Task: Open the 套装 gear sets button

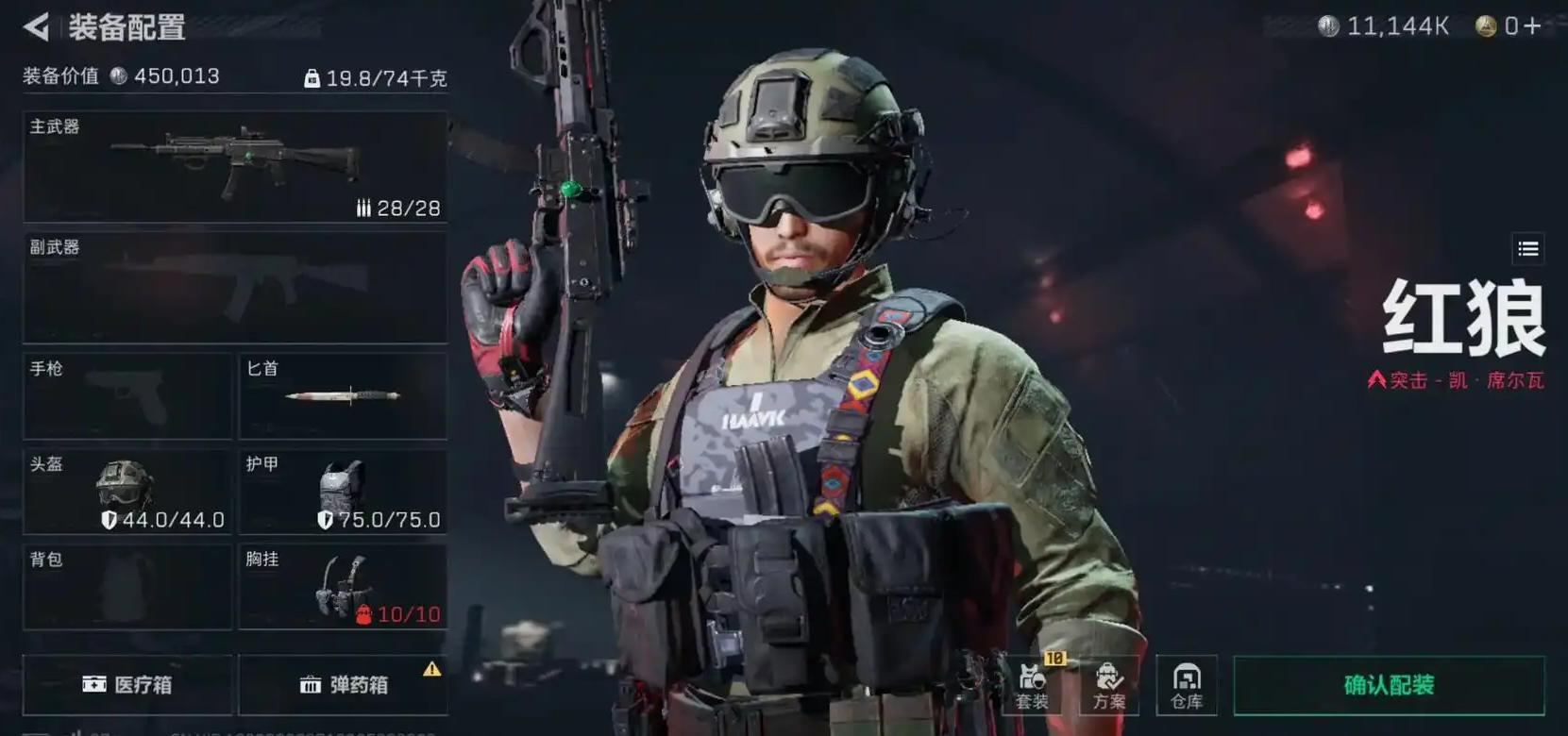Action: [x=1033, y=685]
